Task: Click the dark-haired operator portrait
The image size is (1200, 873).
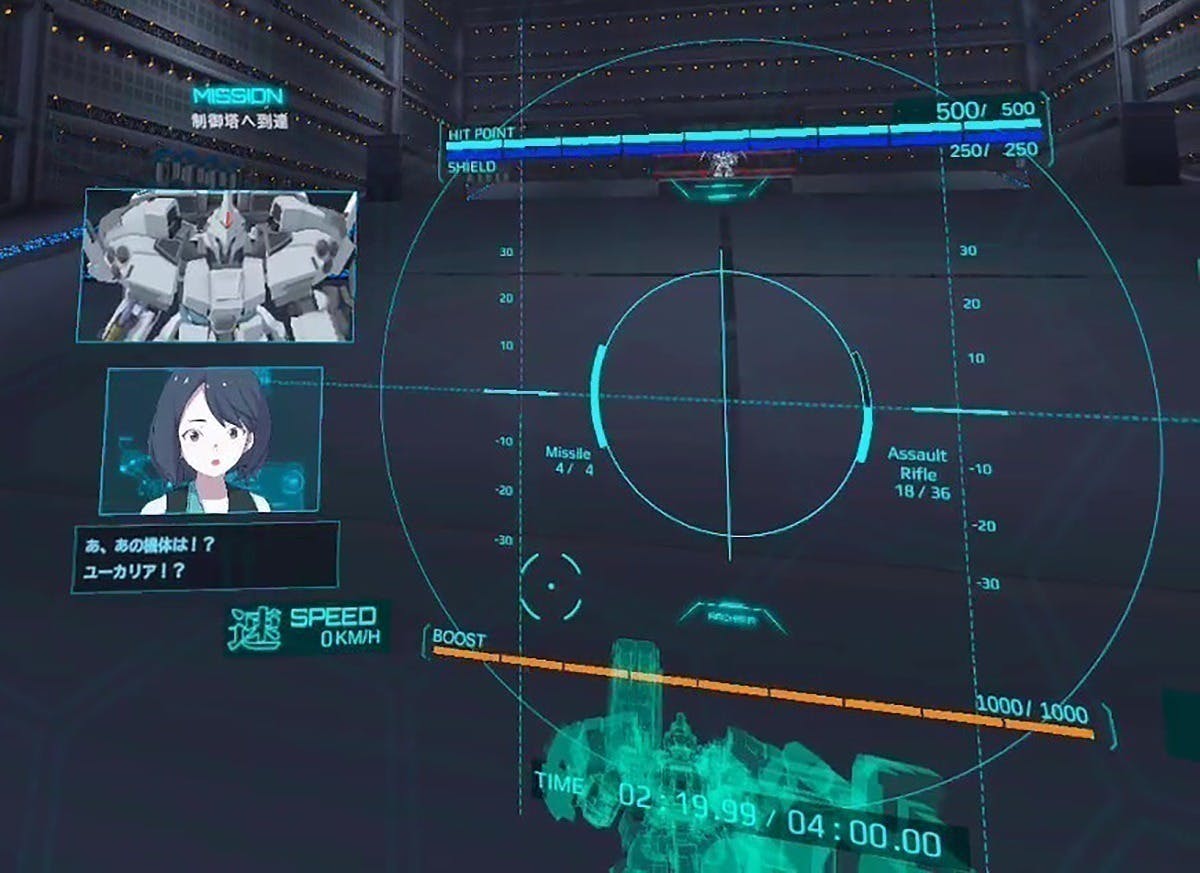Action: pos(211,441)
